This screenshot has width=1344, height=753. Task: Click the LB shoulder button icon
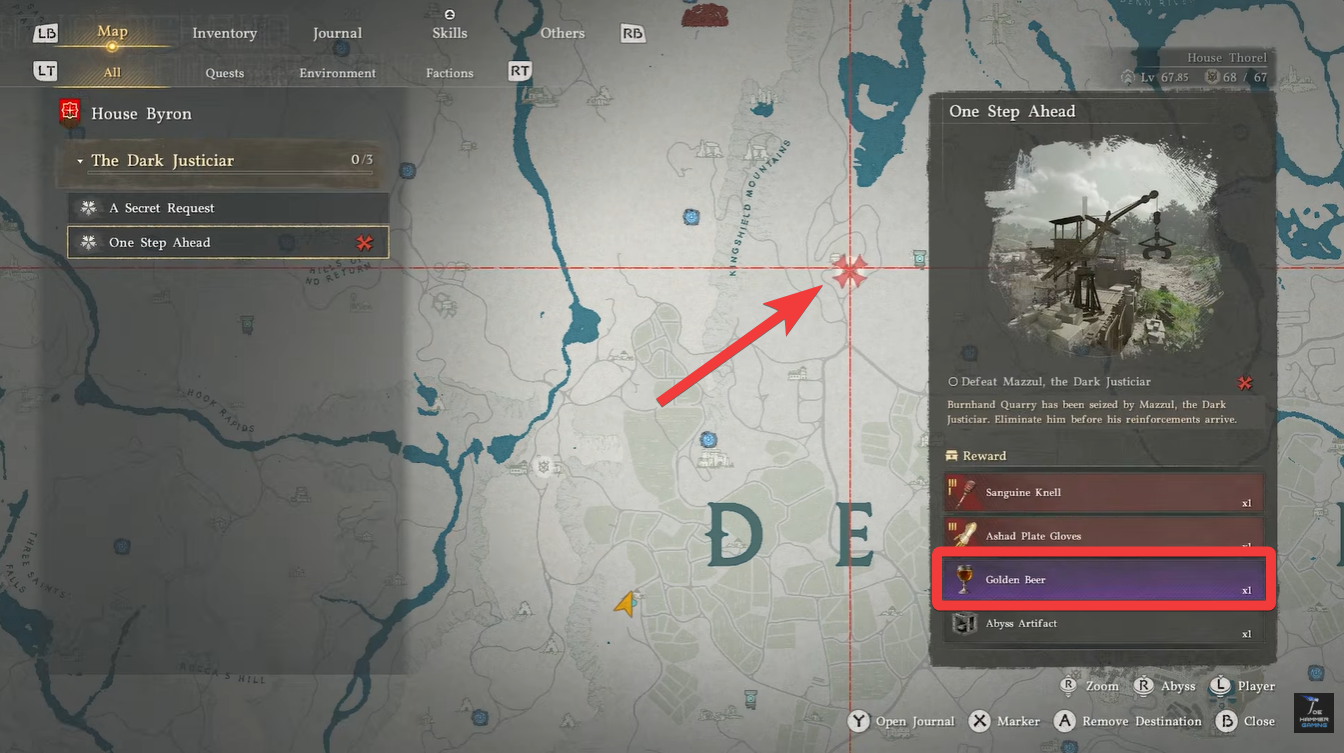point(46,33)
